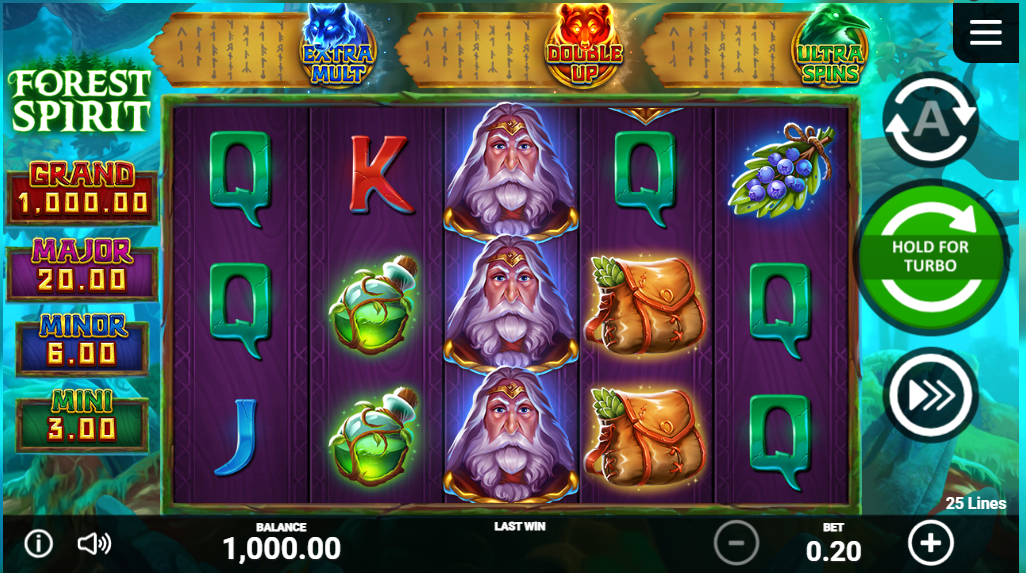Open the game info panel
1026x573 pixels.
tap(38, 544)
